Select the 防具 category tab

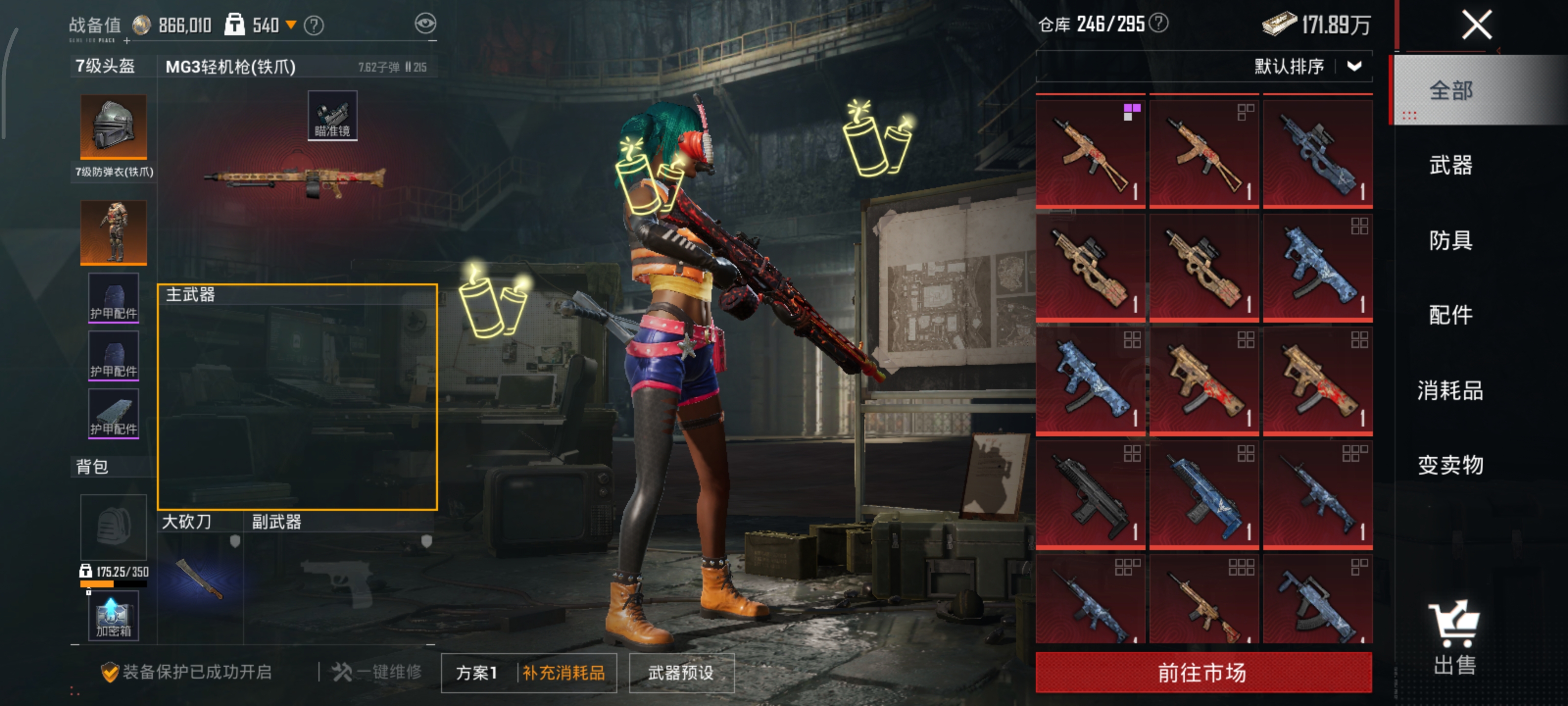1450,240
